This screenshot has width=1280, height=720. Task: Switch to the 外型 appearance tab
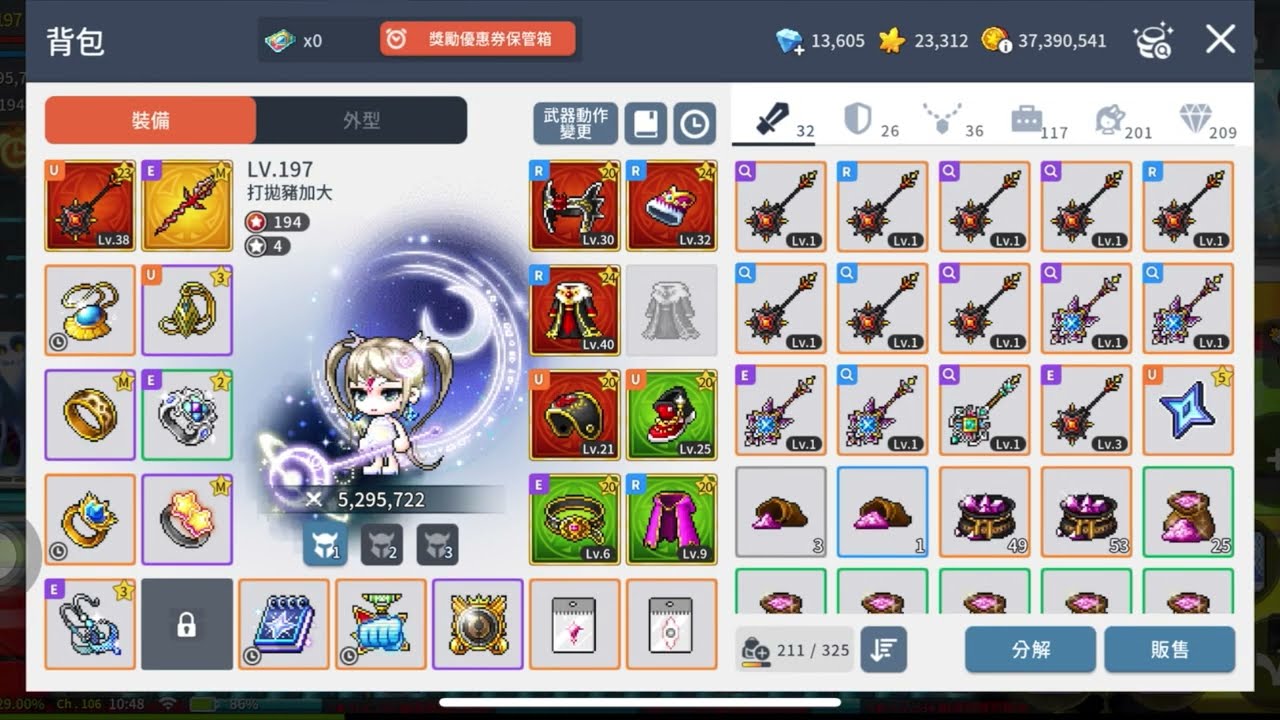pyautogui.click(x=358, y=119)
